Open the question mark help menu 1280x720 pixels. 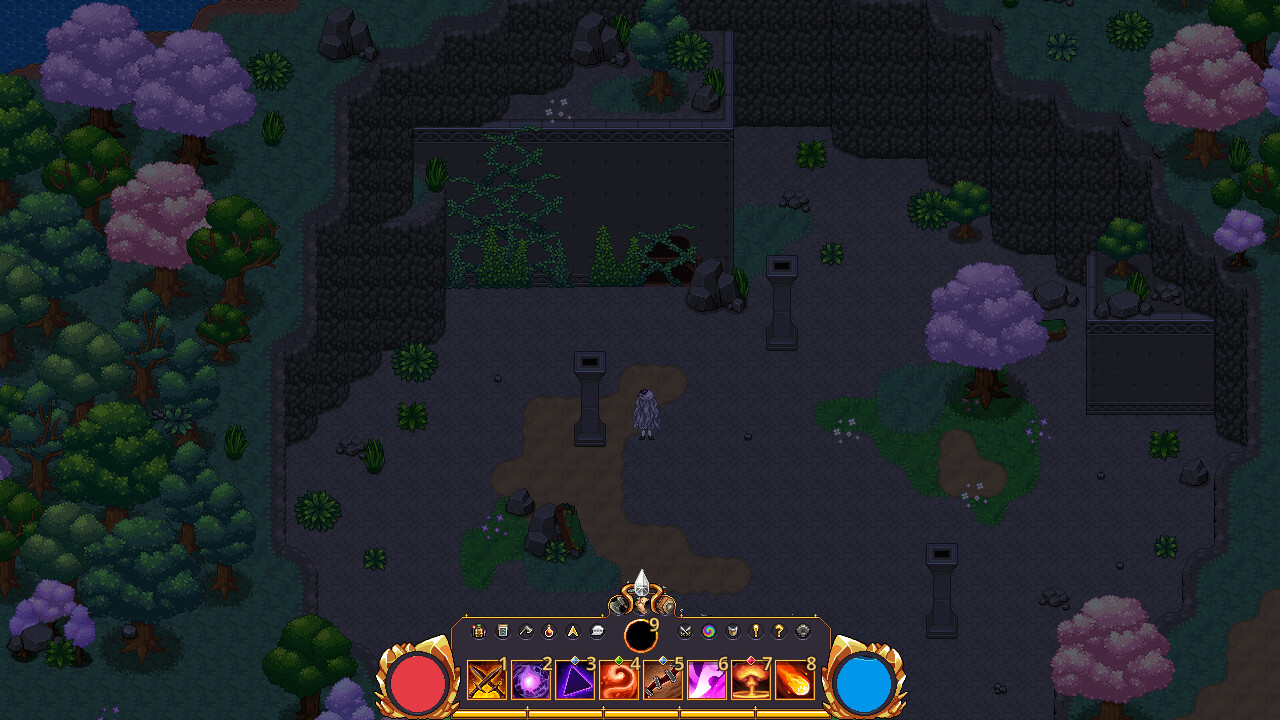point(778,631)
